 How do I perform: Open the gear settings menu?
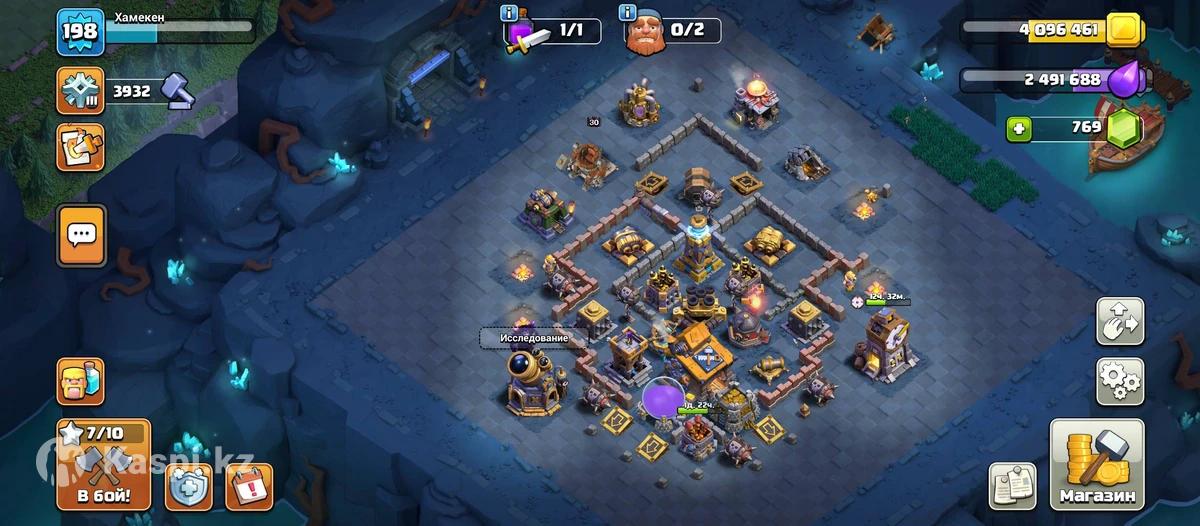click(1119, 380)
